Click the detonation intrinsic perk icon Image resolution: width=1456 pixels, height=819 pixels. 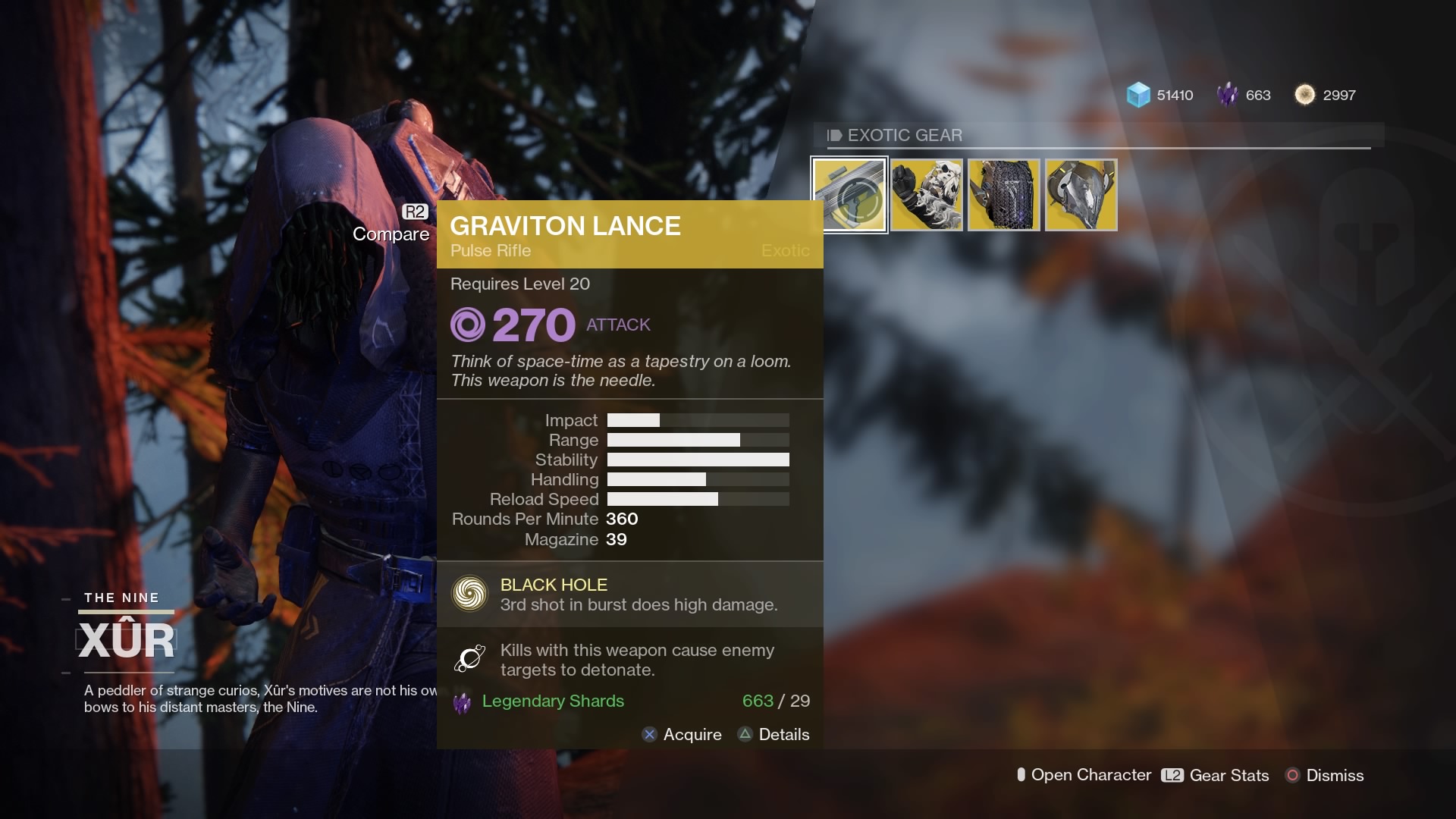469,659
